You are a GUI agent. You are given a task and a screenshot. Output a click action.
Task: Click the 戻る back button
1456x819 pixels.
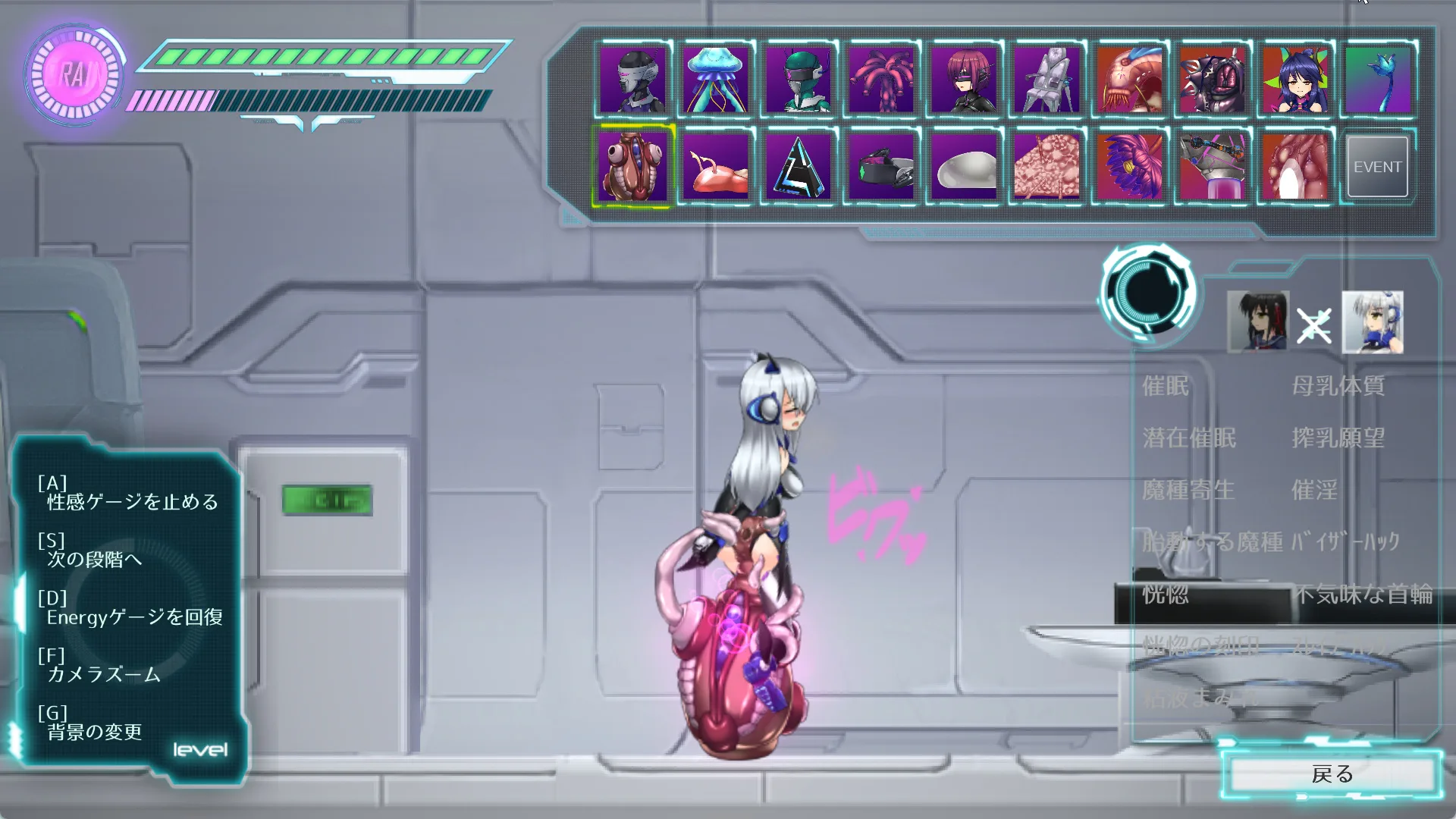pyautogui.click(x=1332, y=774)
